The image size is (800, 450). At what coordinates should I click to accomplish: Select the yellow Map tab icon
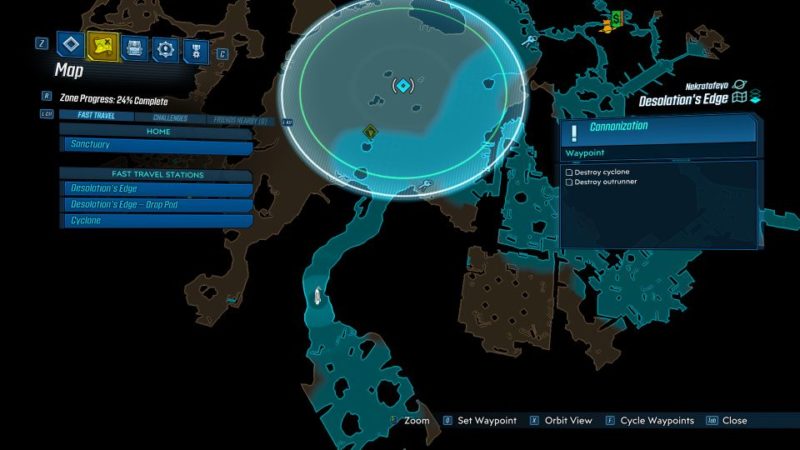click(x=101, y=45)
